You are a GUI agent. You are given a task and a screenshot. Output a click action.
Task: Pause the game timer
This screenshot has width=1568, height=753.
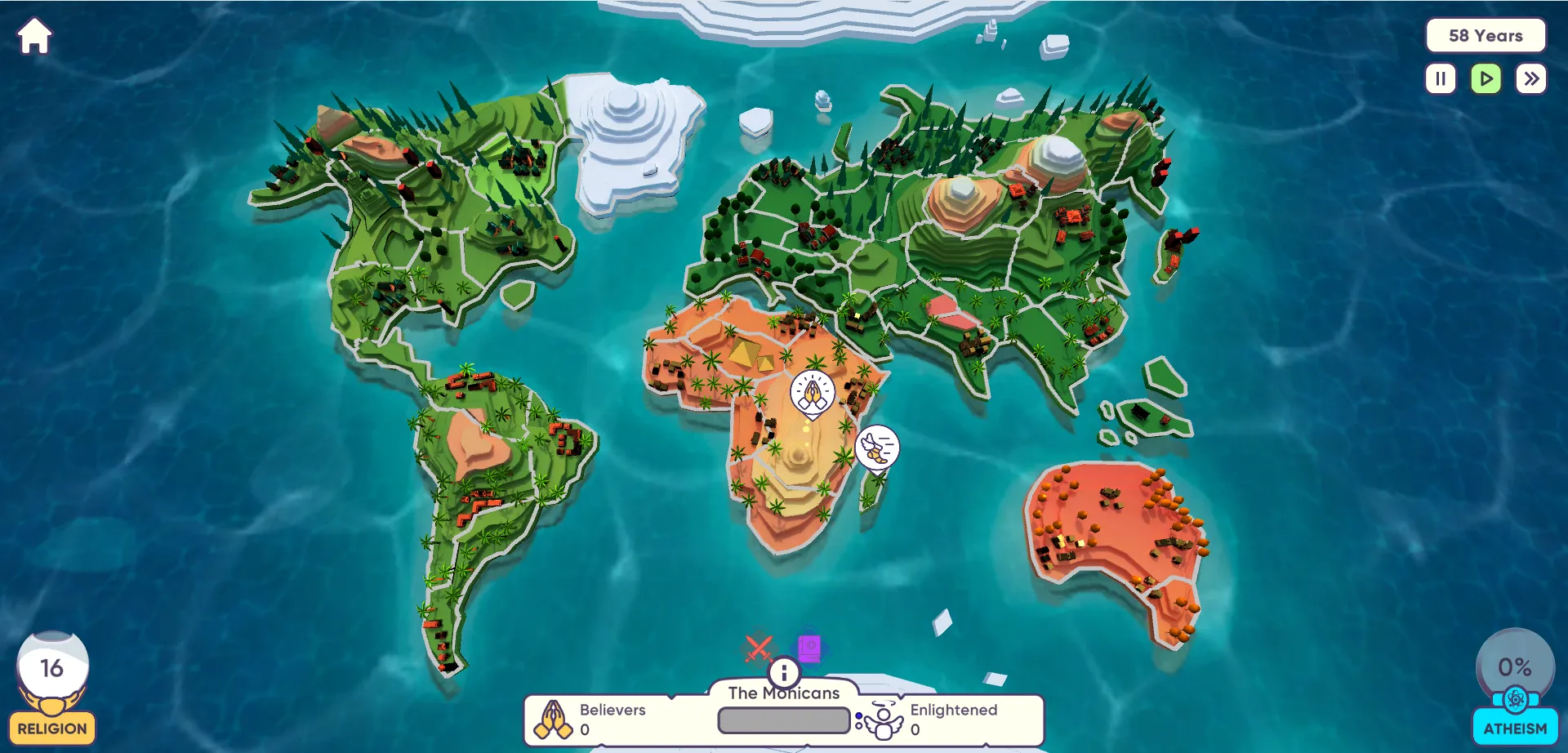(x=1441, y=79)
